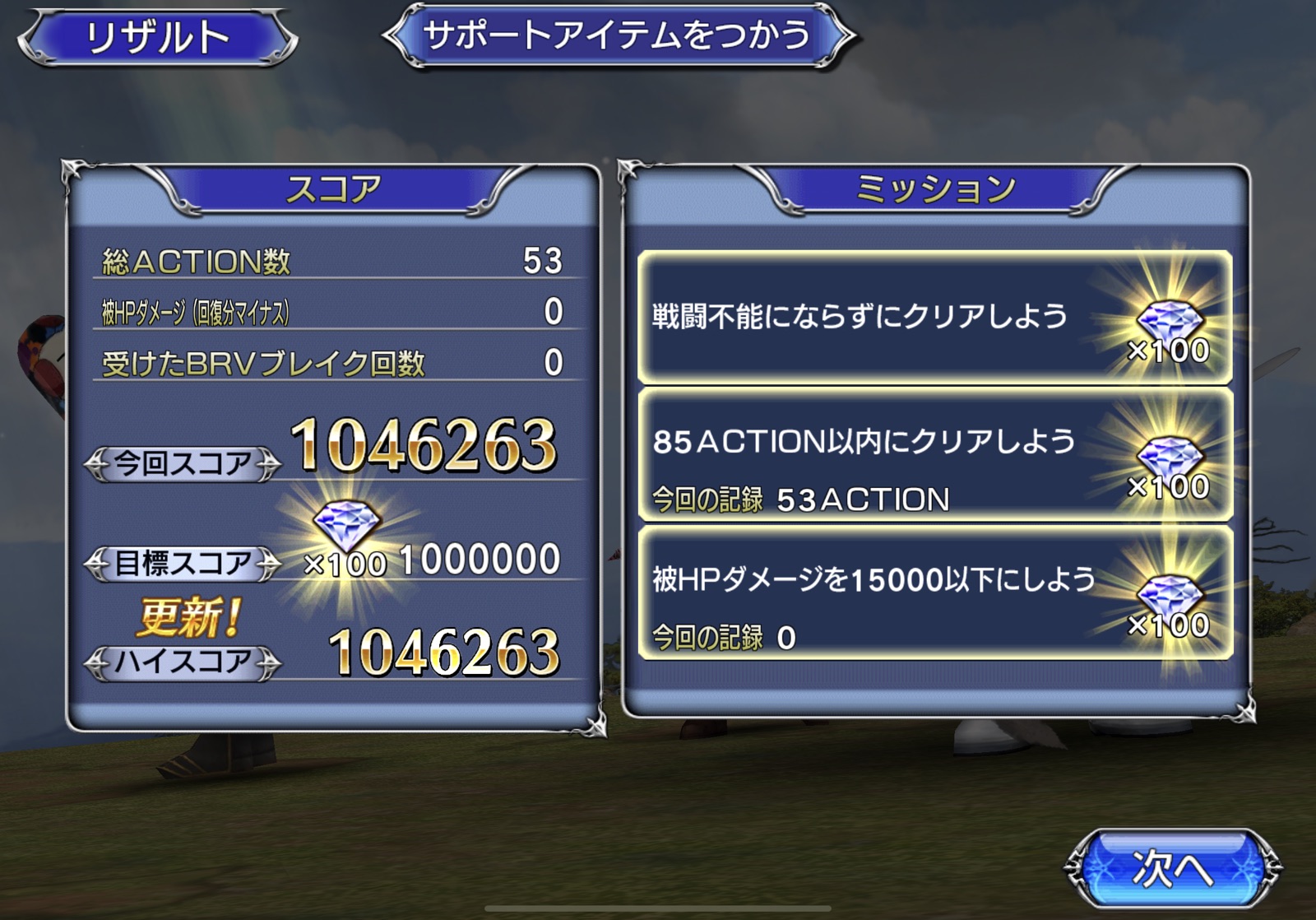The width and height of the screenshot is (1316, 920).
Task: Select the 被HPダメージを15000以下にしよう mission row
Action: (x=934, y=592)
